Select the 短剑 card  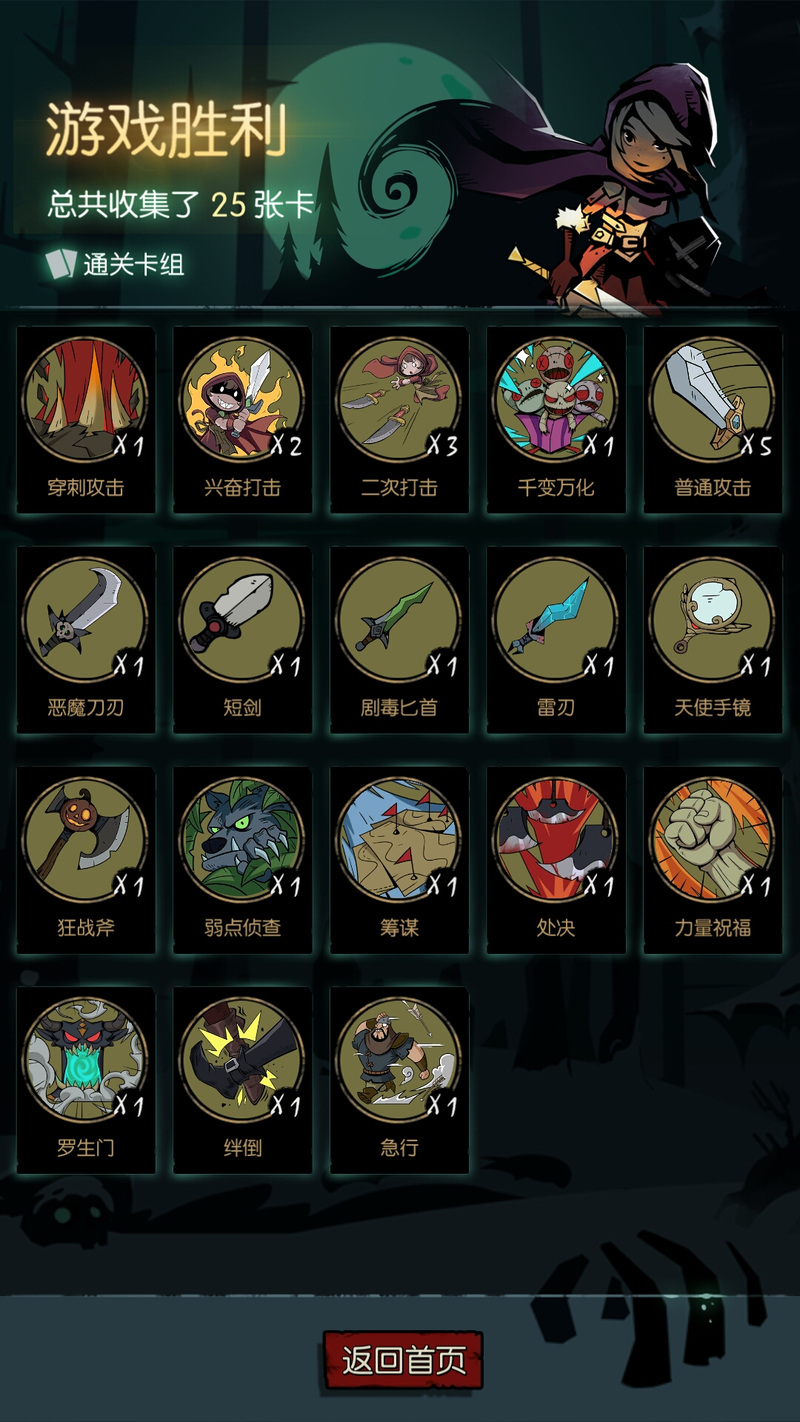[243, 639]
